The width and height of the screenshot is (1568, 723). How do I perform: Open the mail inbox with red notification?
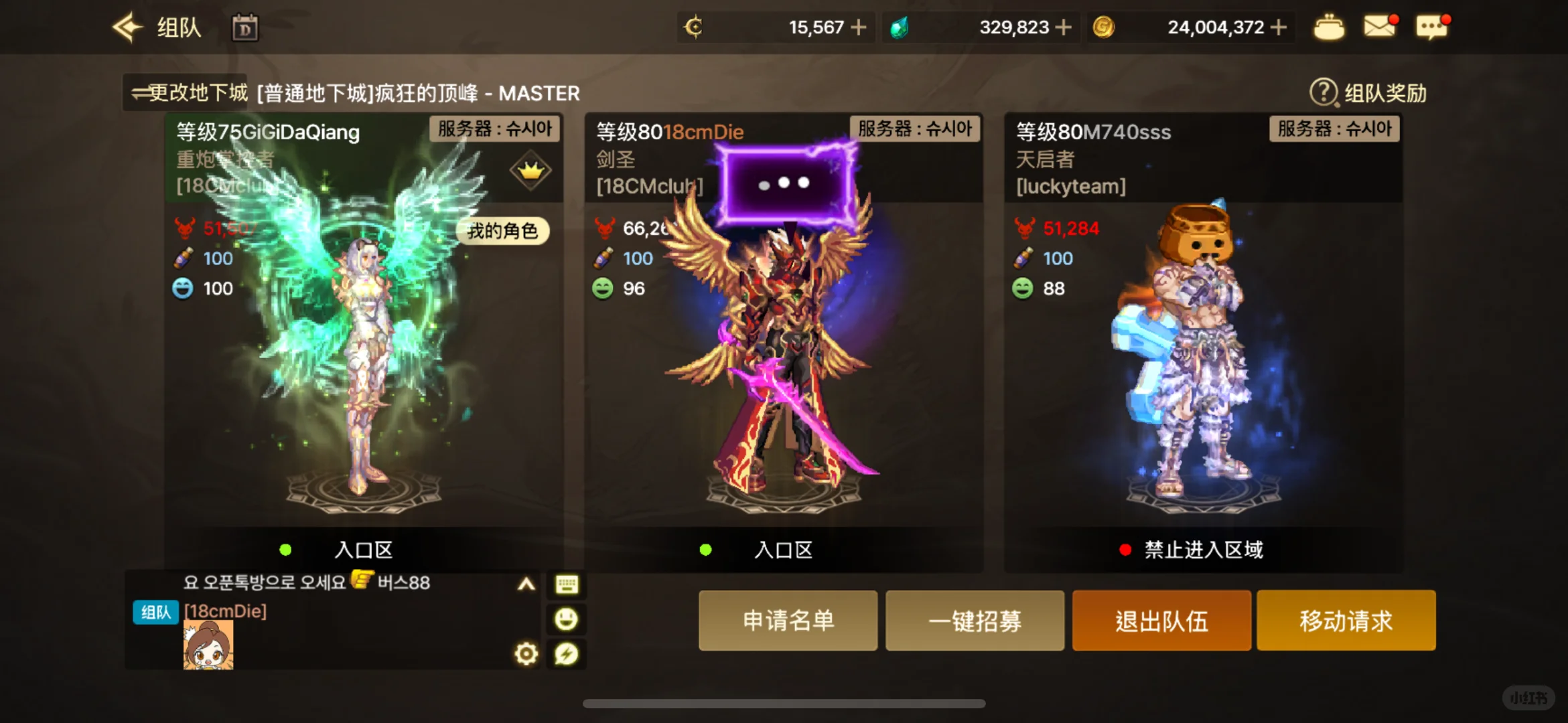1379,27
